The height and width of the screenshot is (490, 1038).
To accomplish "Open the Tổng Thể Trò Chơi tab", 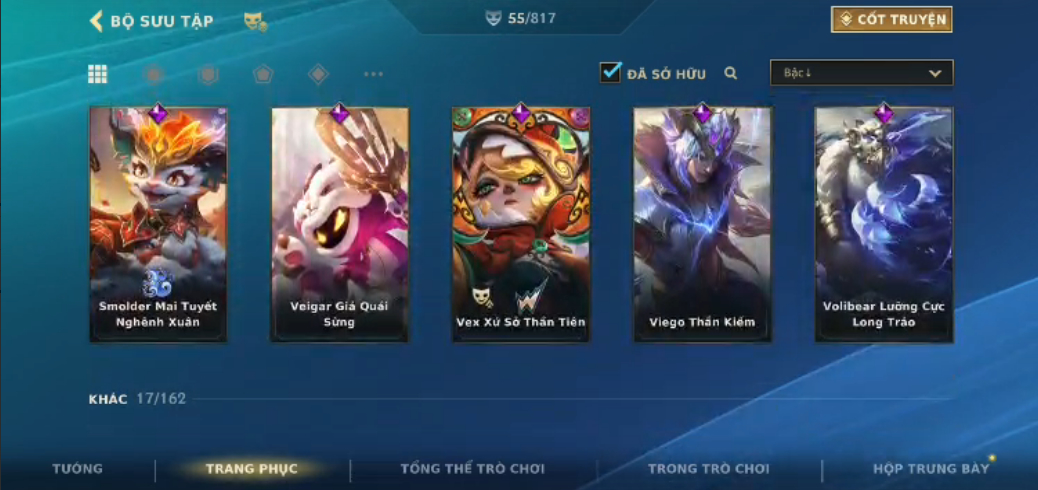I will point(472,469).
